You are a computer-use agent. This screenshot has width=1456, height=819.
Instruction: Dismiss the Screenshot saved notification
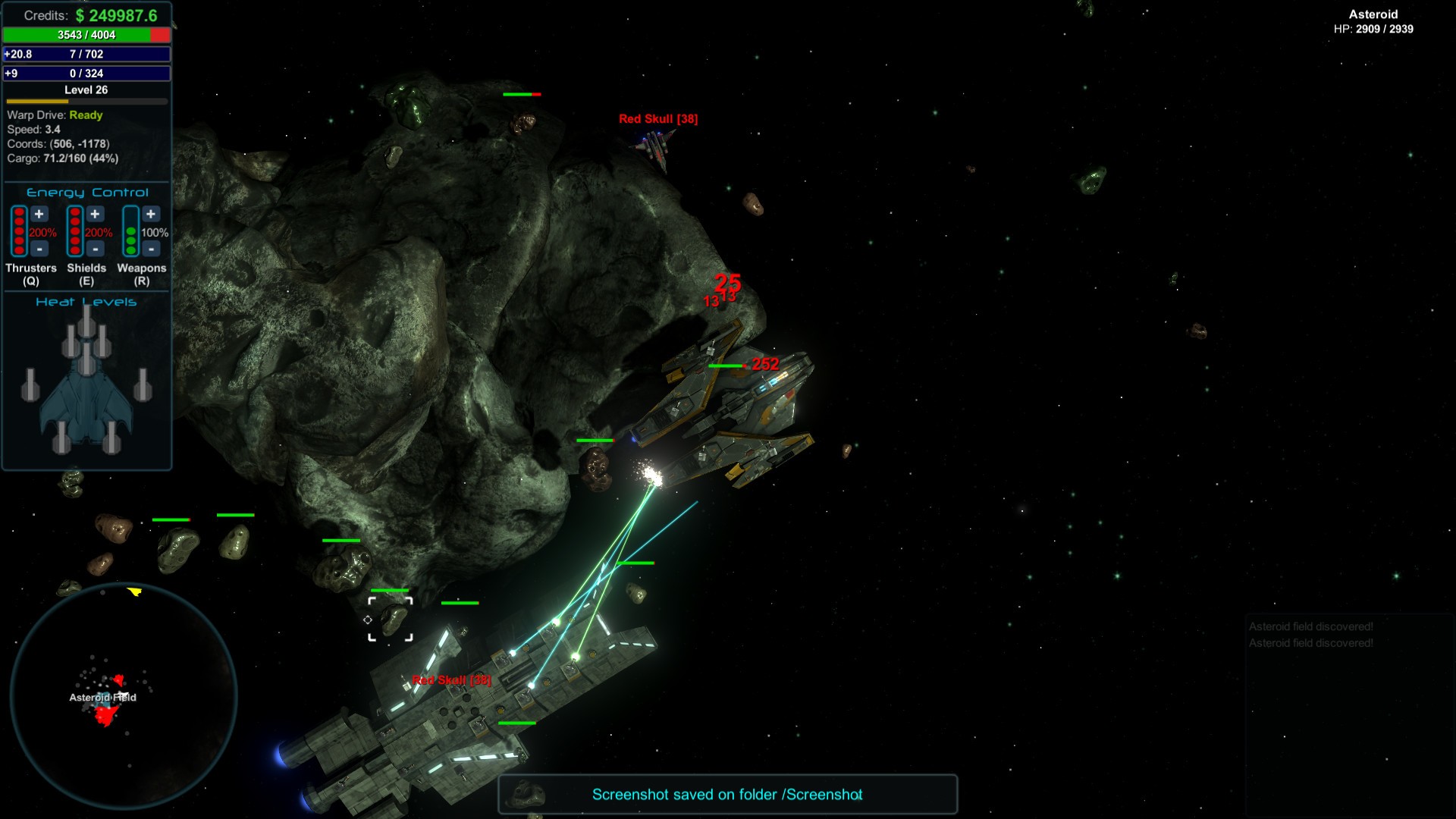[x=727, y=794]
